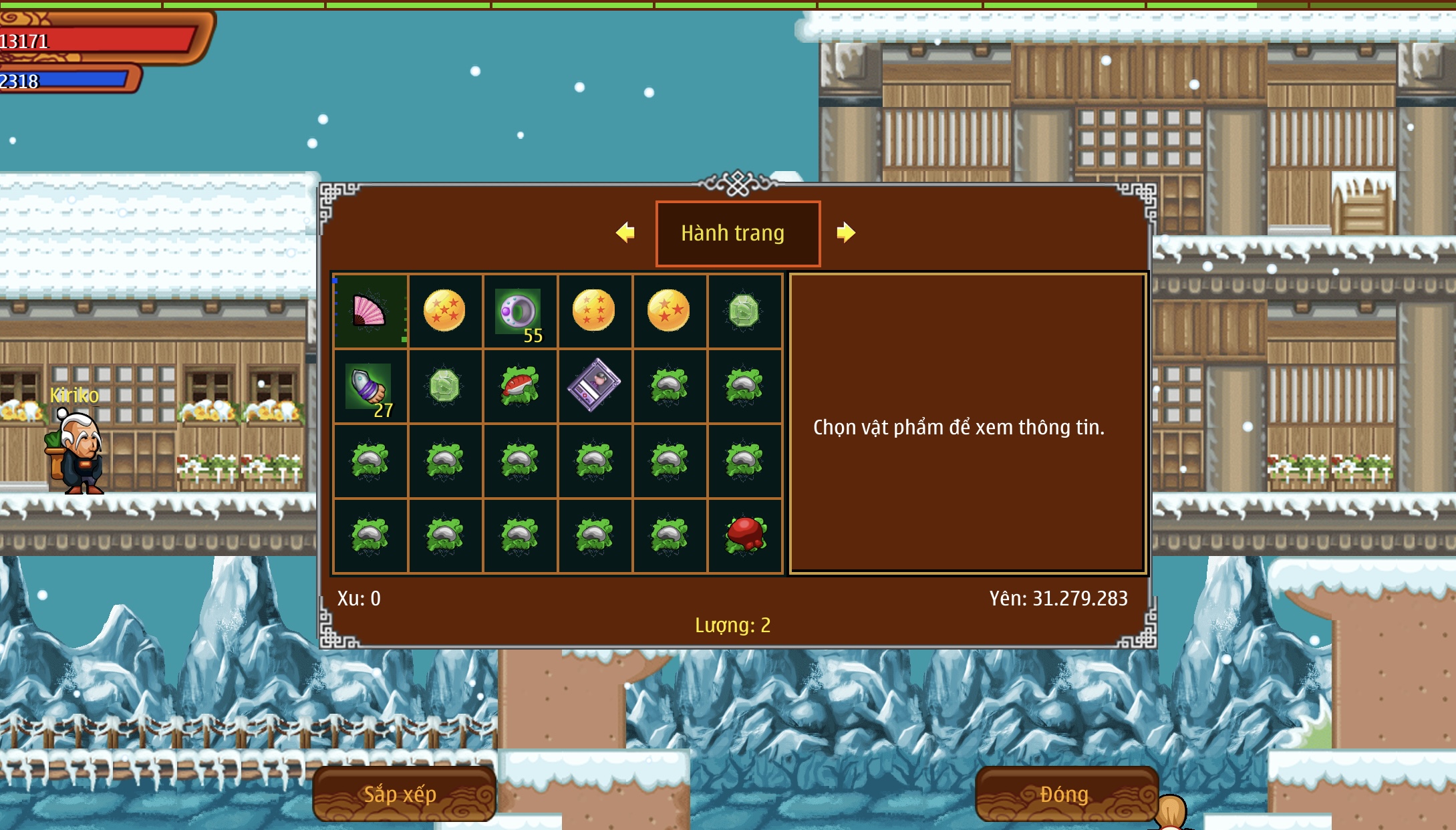The image size is (1456, 830).
Task: Choose the purple ring numbered 55
Action: [x=519, y=311]
